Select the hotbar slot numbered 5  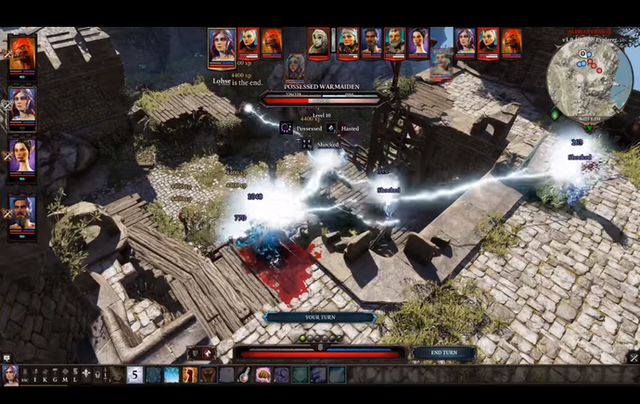pos(134,375)
